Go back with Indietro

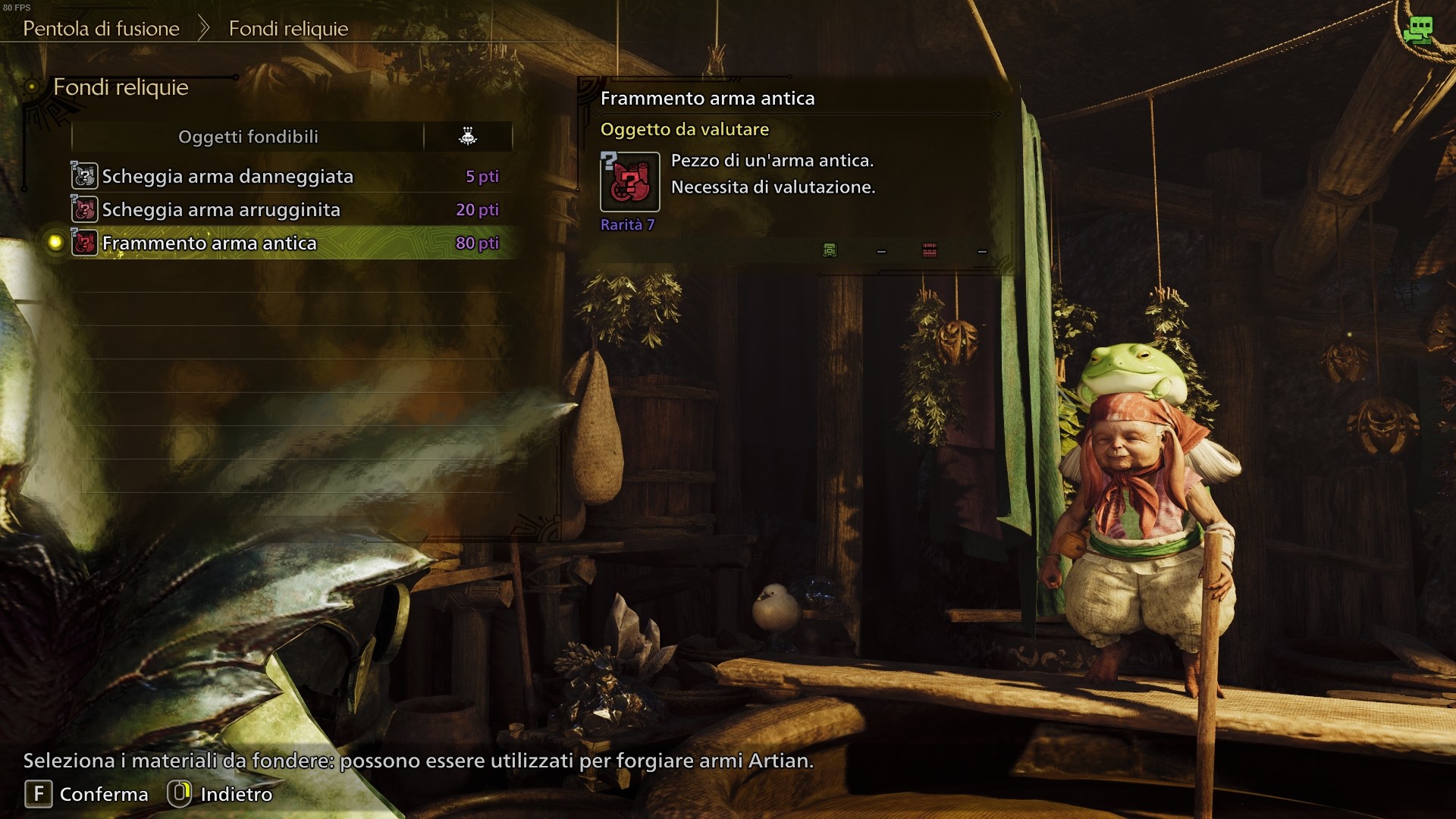click(x=220, y=794)
